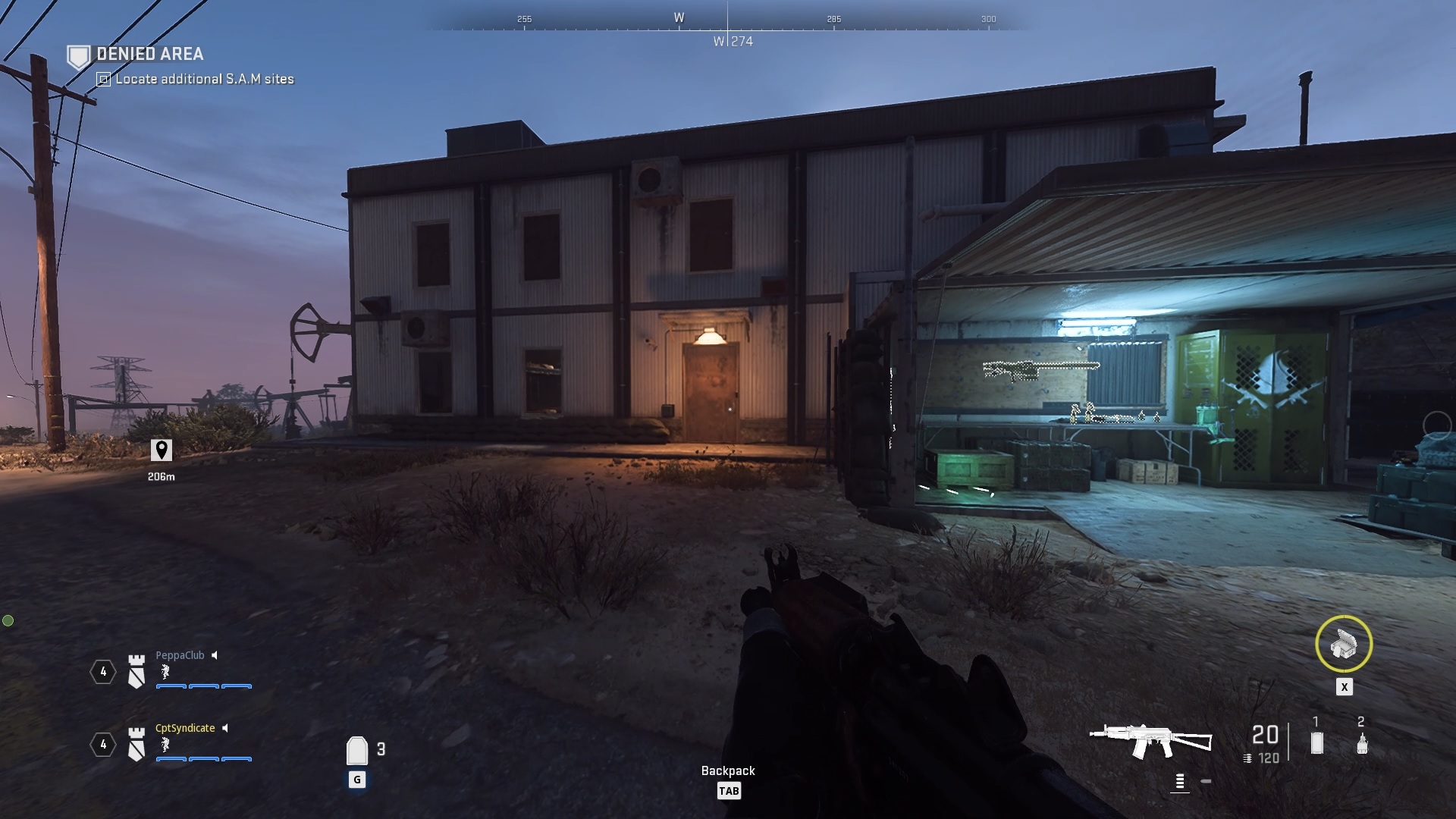
Task: Click the loot crate icon inside yellow circle
Action: coord(1345,644)
